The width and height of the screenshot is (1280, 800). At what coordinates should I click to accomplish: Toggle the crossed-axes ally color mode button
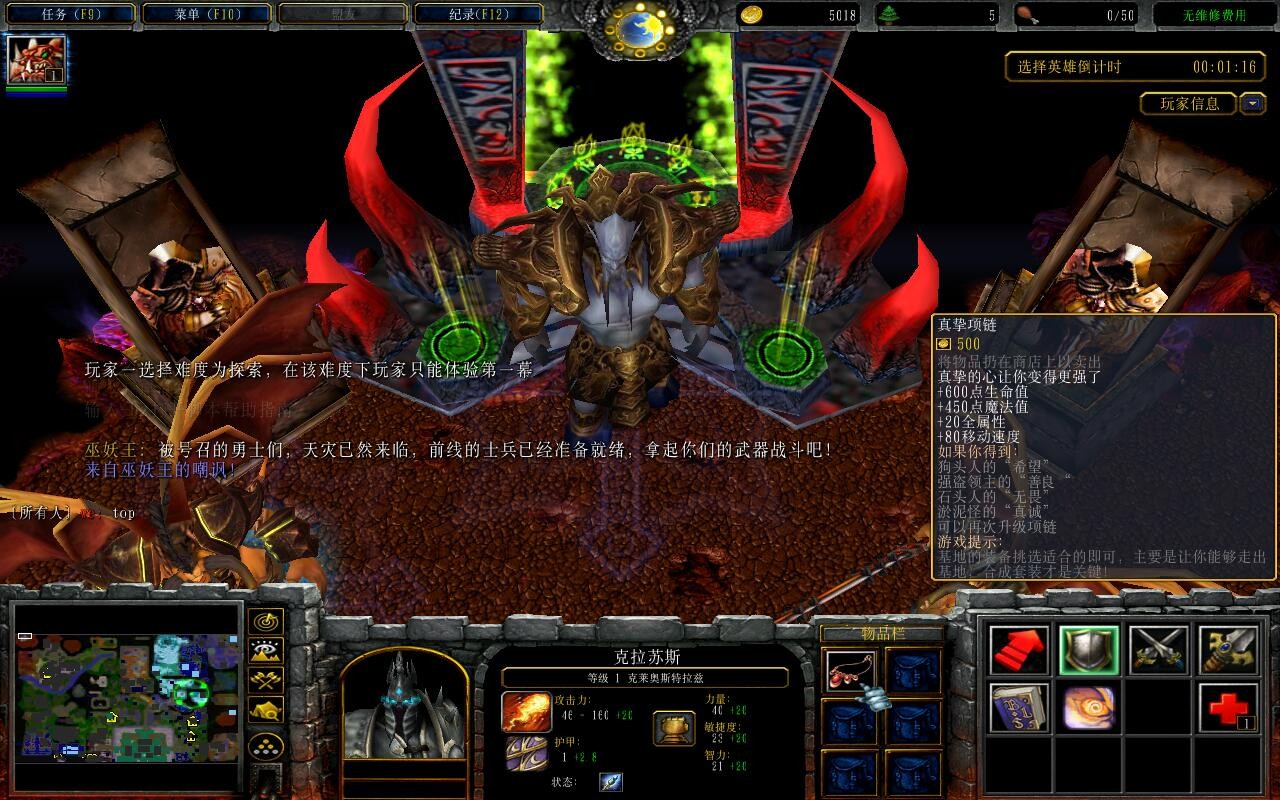(265, 682)
